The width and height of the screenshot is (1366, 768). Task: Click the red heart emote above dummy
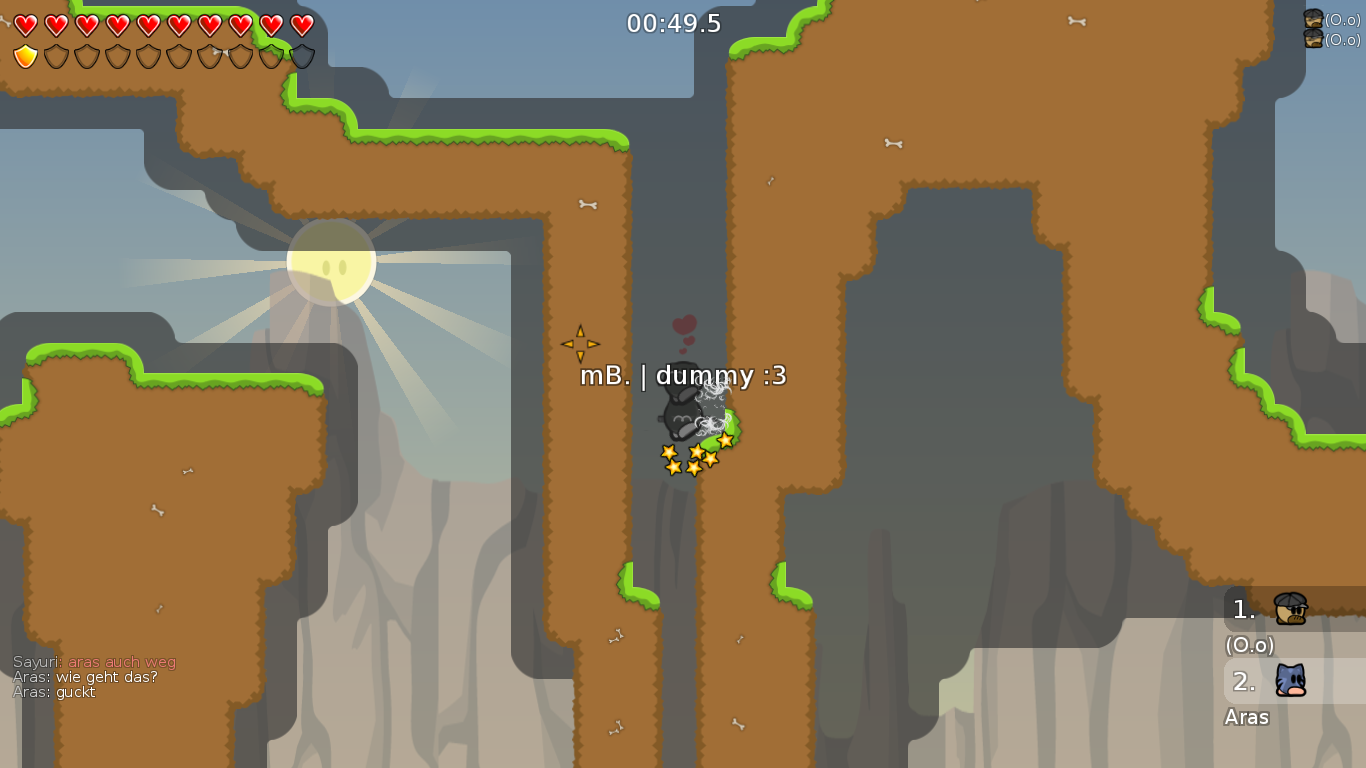(x=683, y=325)
